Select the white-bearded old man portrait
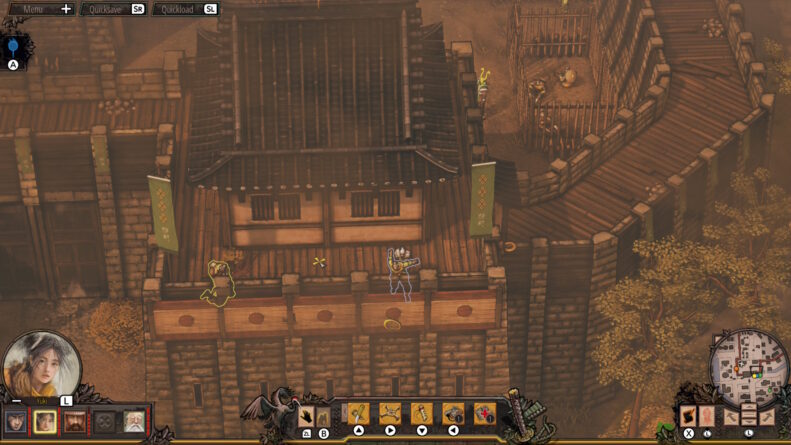 pyautogui.click(x=133, y=422)
